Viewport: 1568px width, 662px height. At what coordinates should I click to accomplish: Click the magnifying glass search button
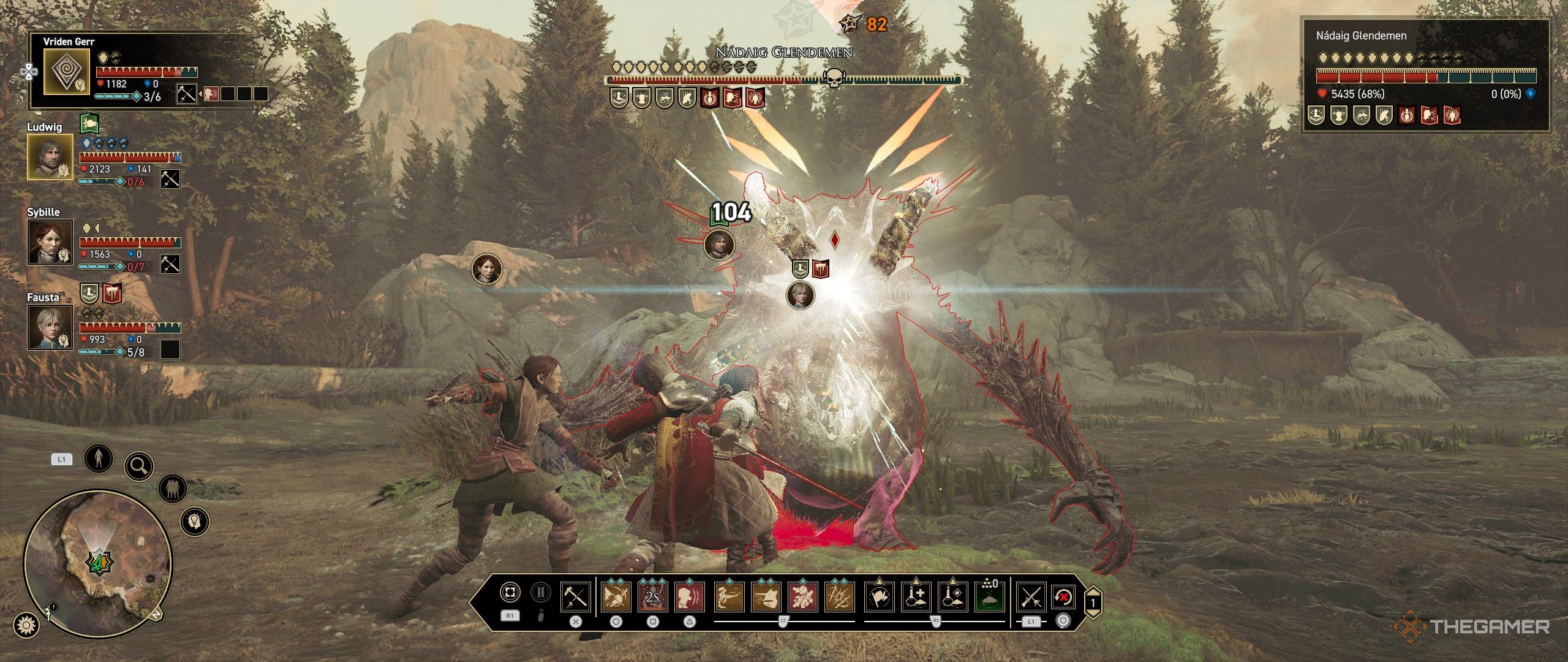click(x=139, y=467)
